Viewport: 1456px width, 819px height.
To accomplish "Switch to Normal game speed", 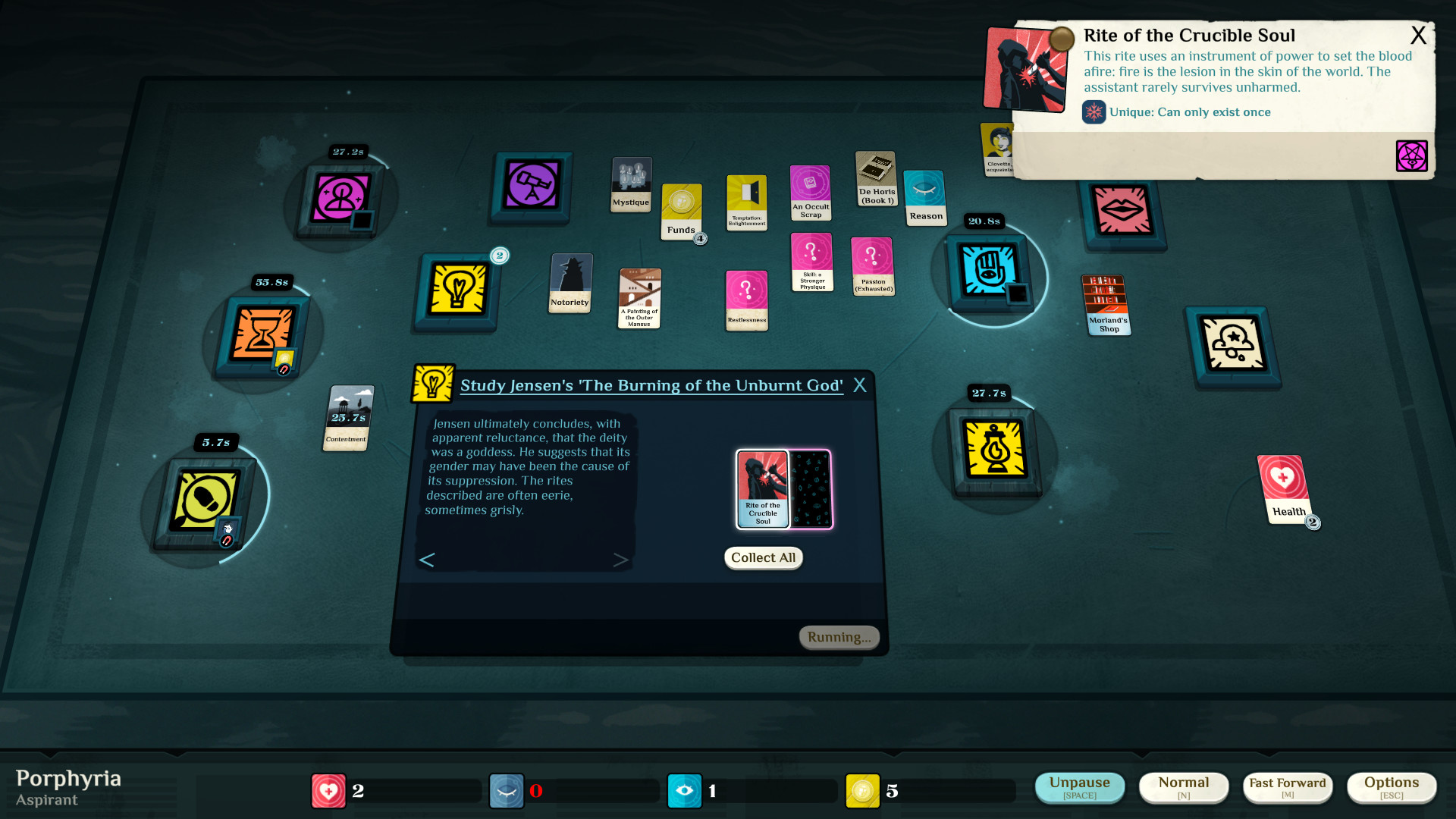I will coord(1184,787).
